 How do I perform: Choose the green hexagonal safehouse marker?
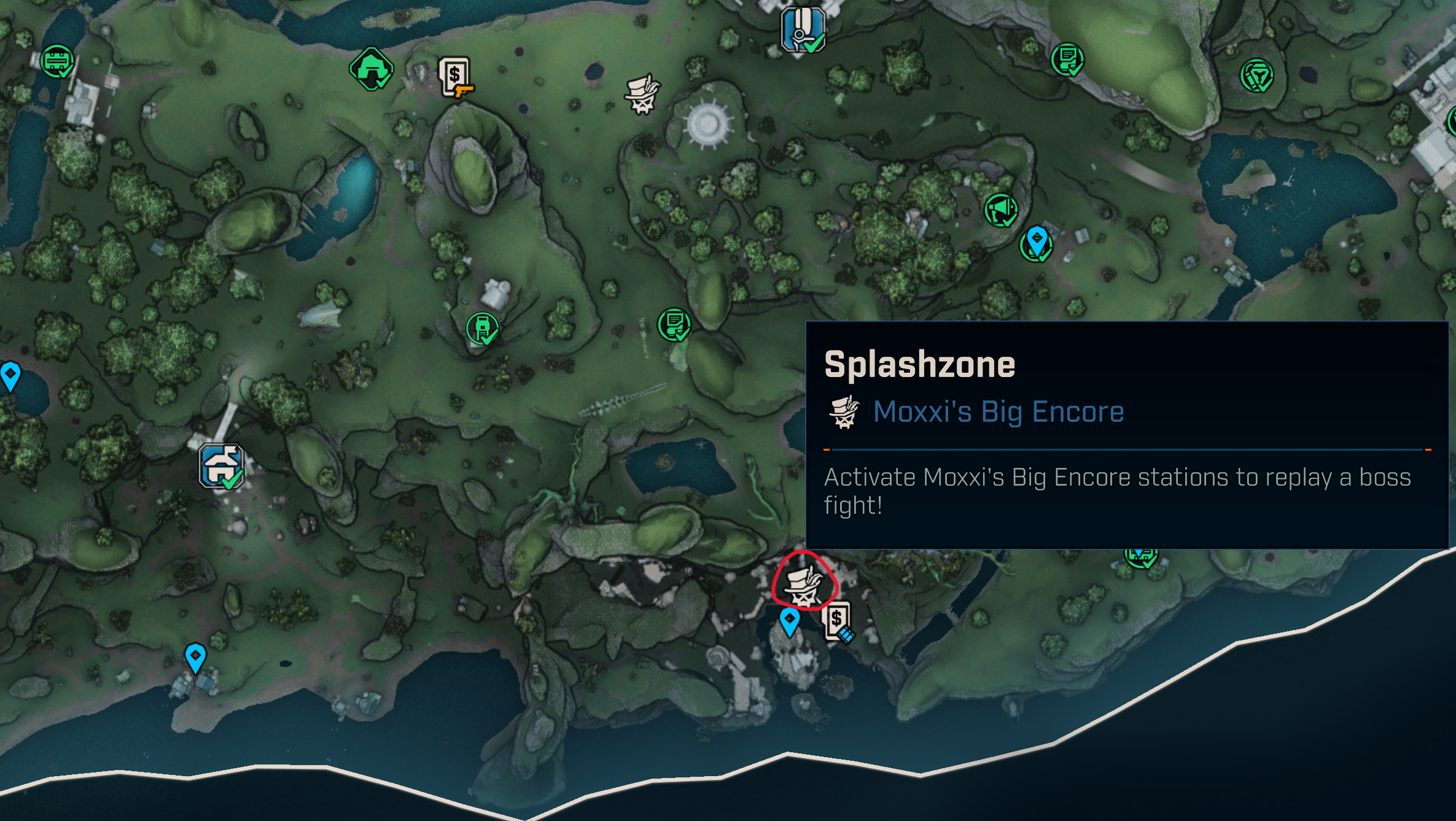pos(371,68)
